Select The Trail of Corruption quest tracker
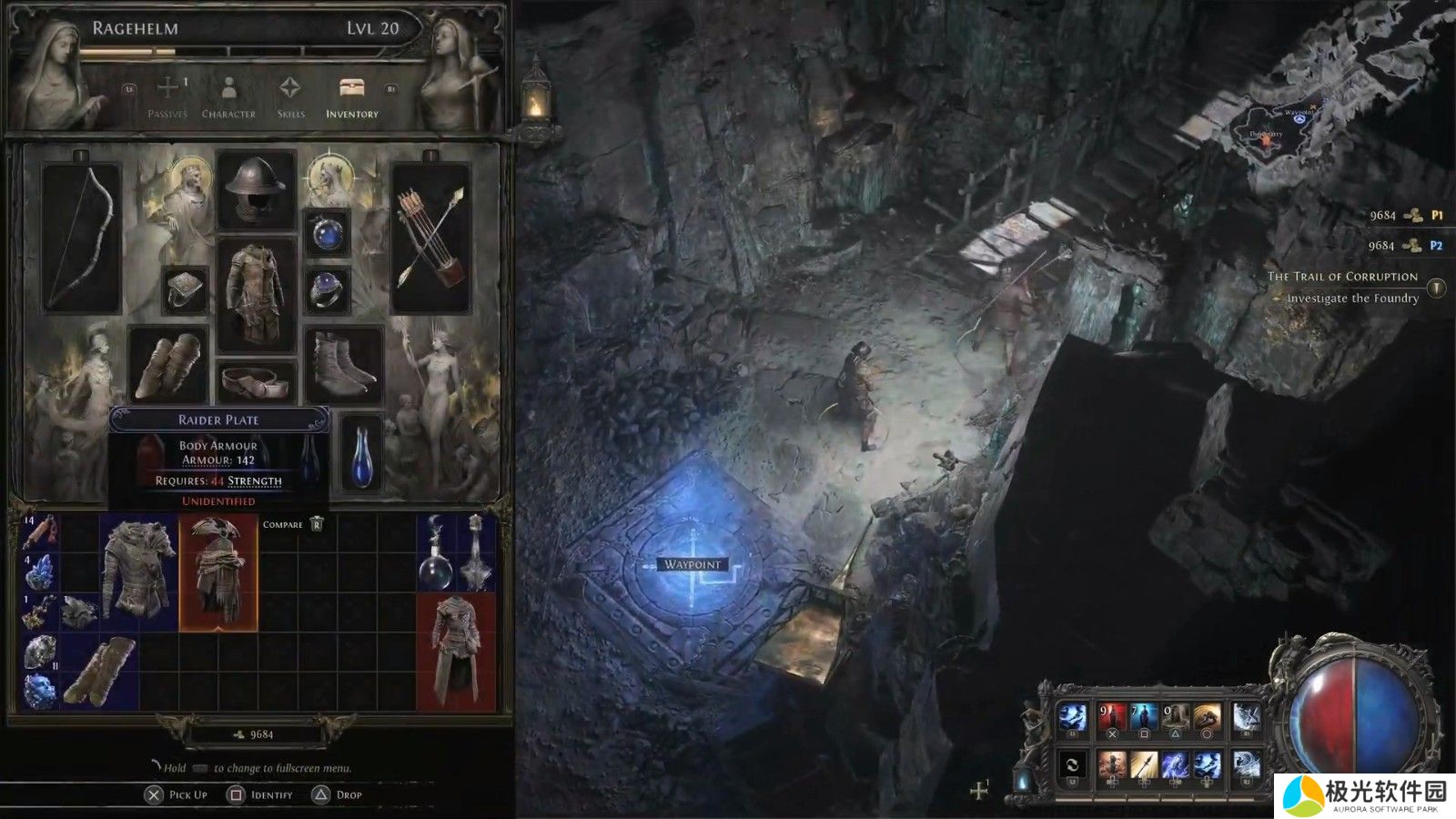The image size is (1456, 819). (1343, 277)
